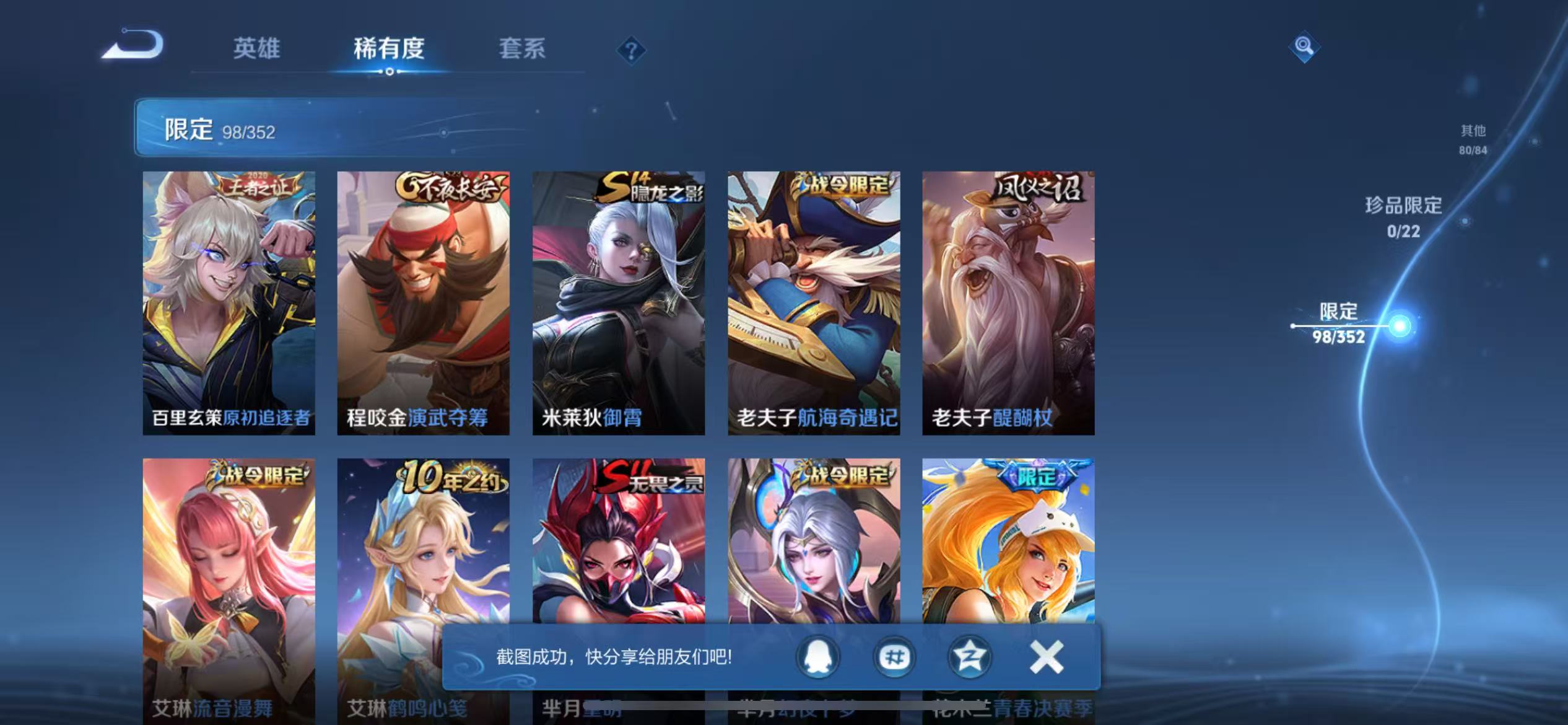Tap the hashtag channel share icon
Image resolution: width=1568 pixels, height=725 pixels.
894,659
